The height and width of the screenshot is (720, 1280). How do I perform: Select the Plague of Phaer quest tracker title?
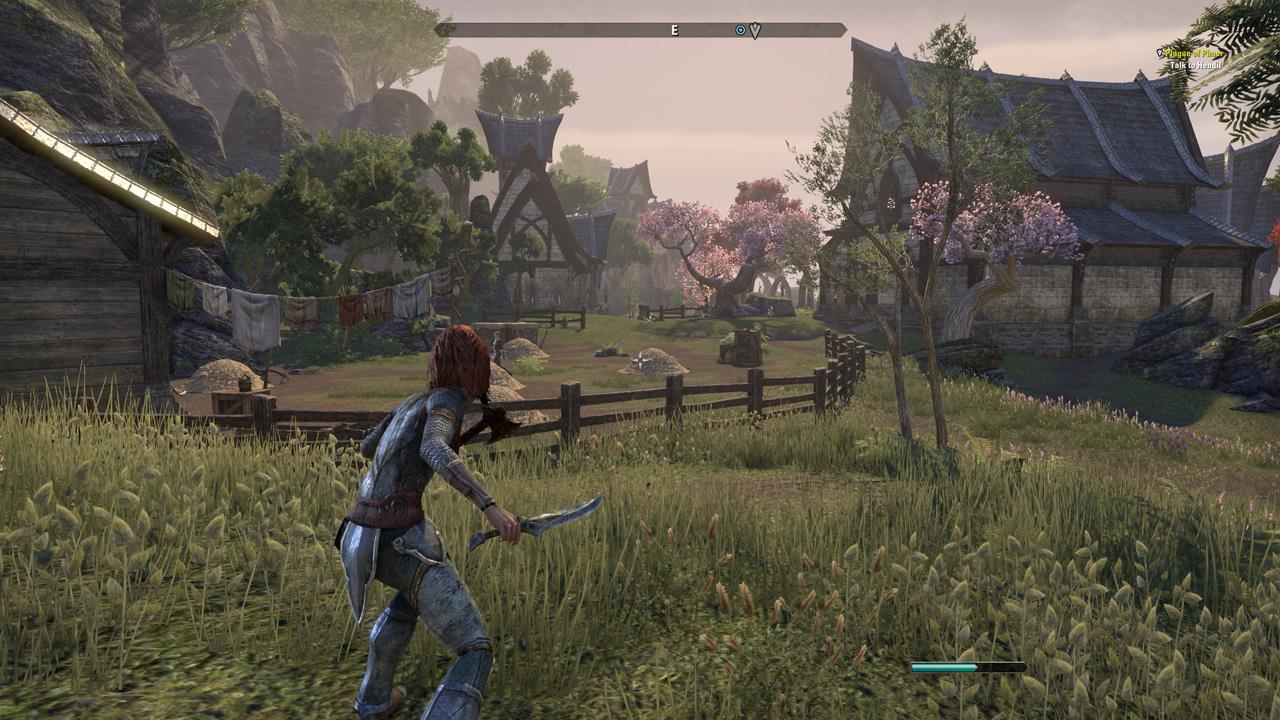tap(1194, 53)
